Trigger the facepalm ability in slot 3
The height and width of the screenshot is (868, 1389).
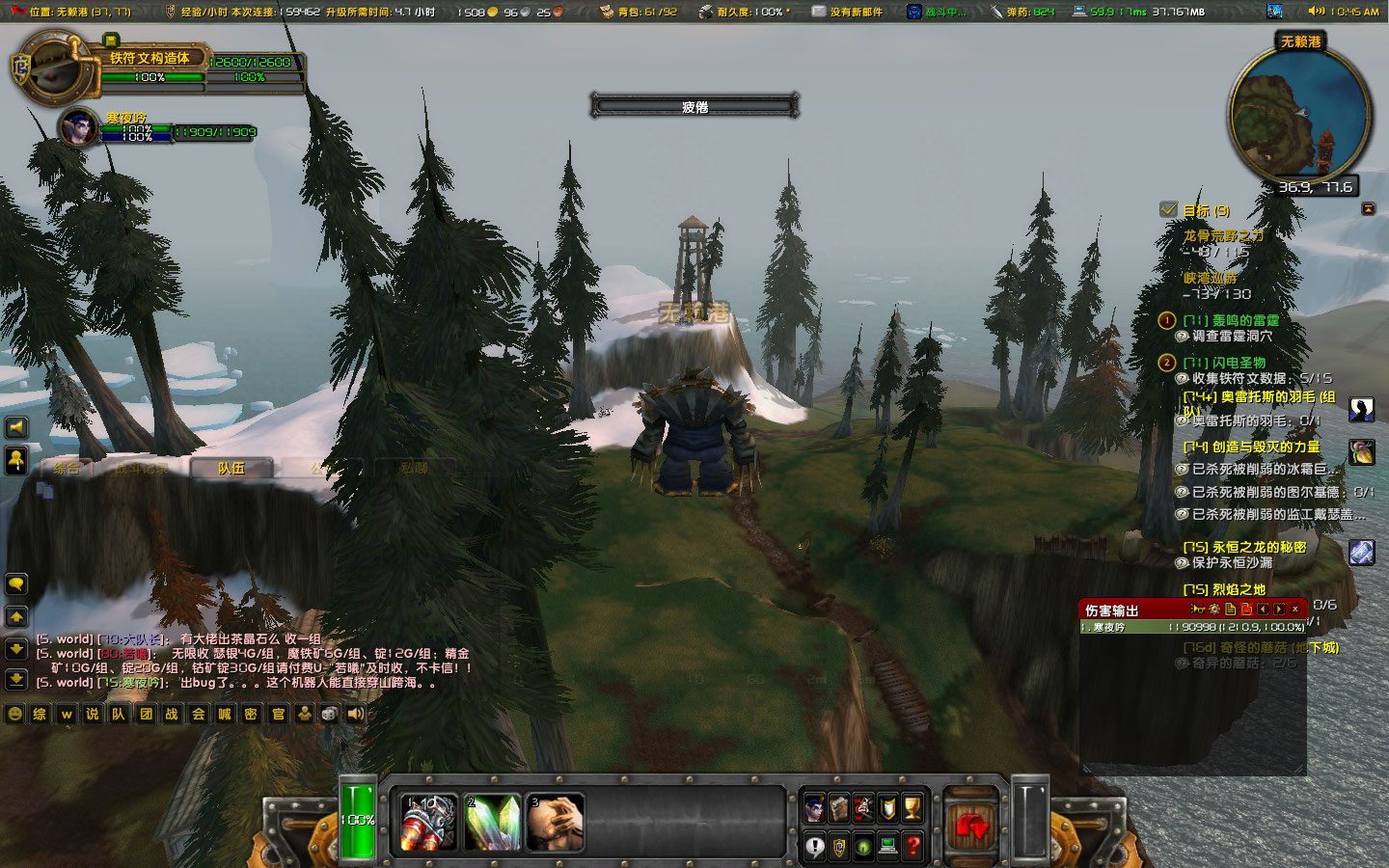point(556,822)
